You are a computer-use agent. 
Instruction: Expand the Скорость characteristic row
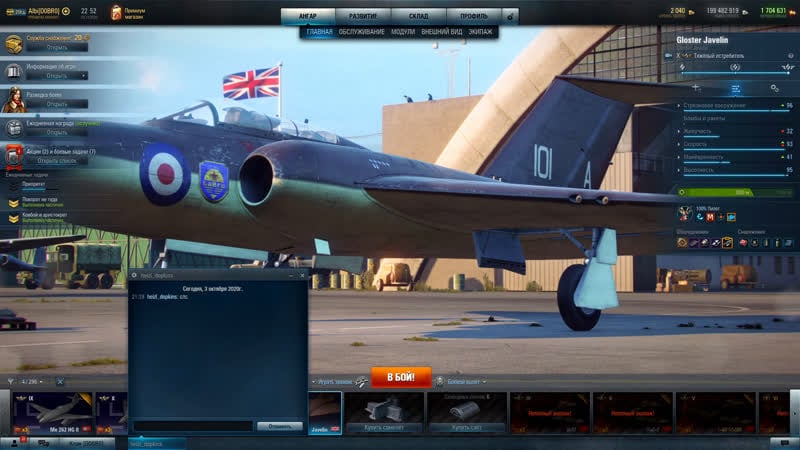pyautogui.click(x=735, y=144)
